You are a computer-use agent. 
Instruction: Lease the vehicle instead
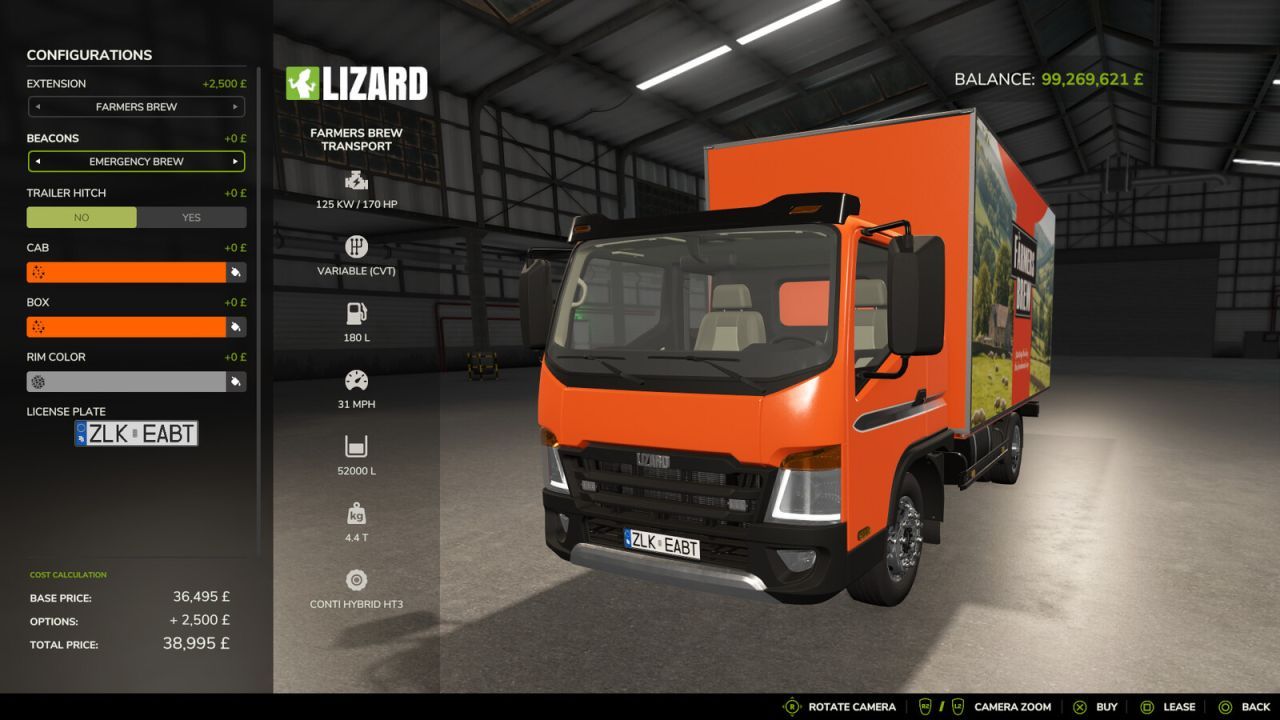coord(1167,707)
